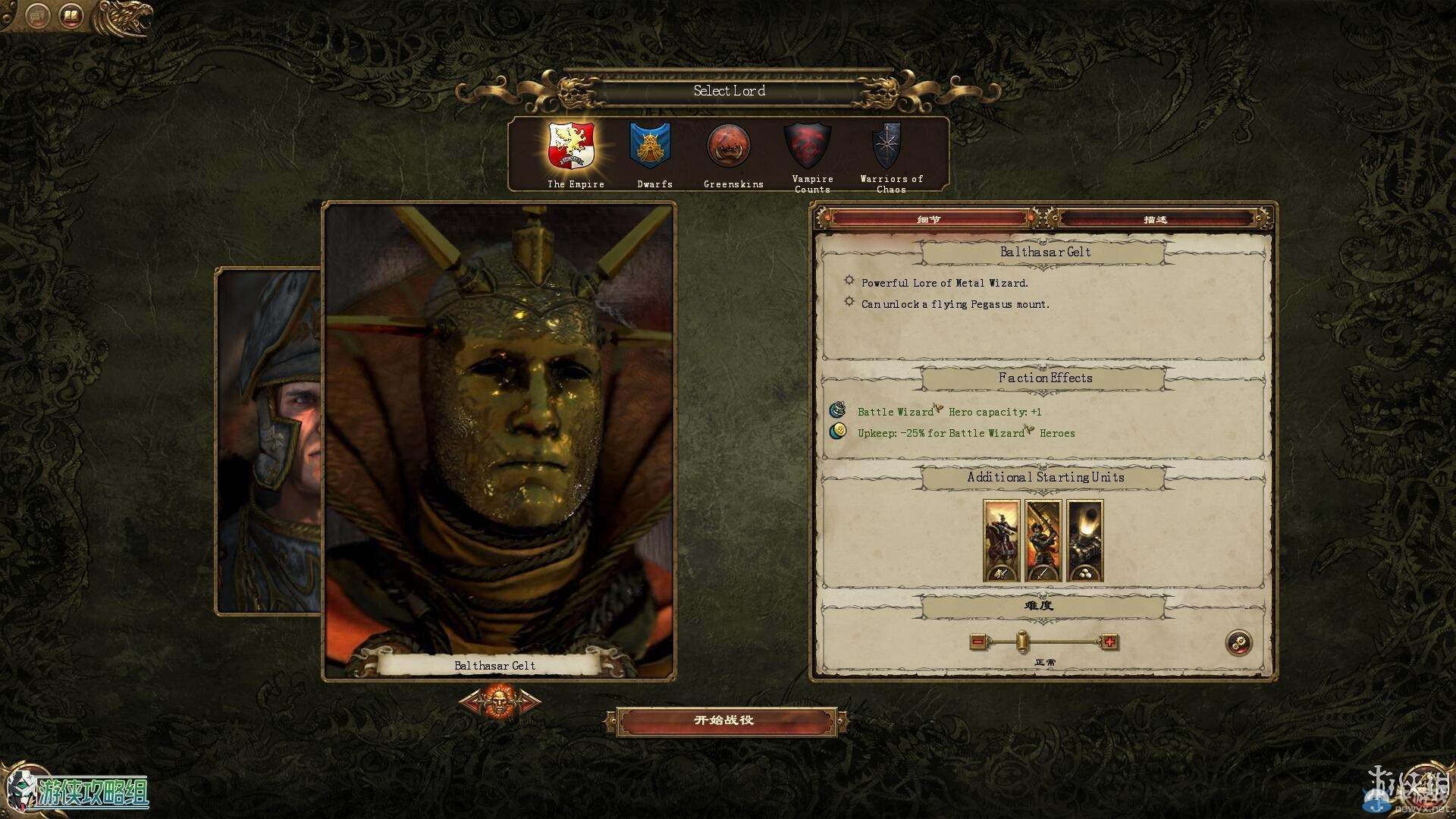Image resolution: width=1456 pixels, height=819 pixels.
Task: Start the campaign with 开始战役 button
Action: 726,720
